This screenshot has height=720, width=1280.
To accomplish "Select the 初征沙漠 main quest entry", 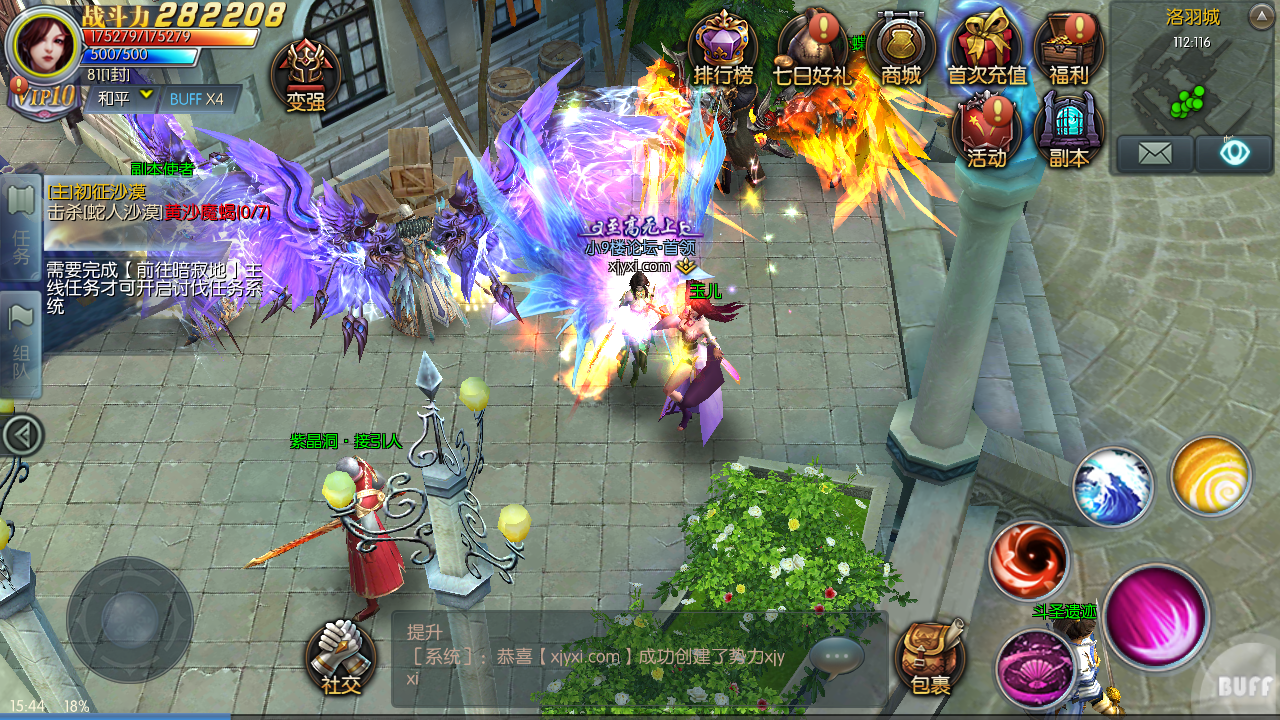I will pos(158,202).
